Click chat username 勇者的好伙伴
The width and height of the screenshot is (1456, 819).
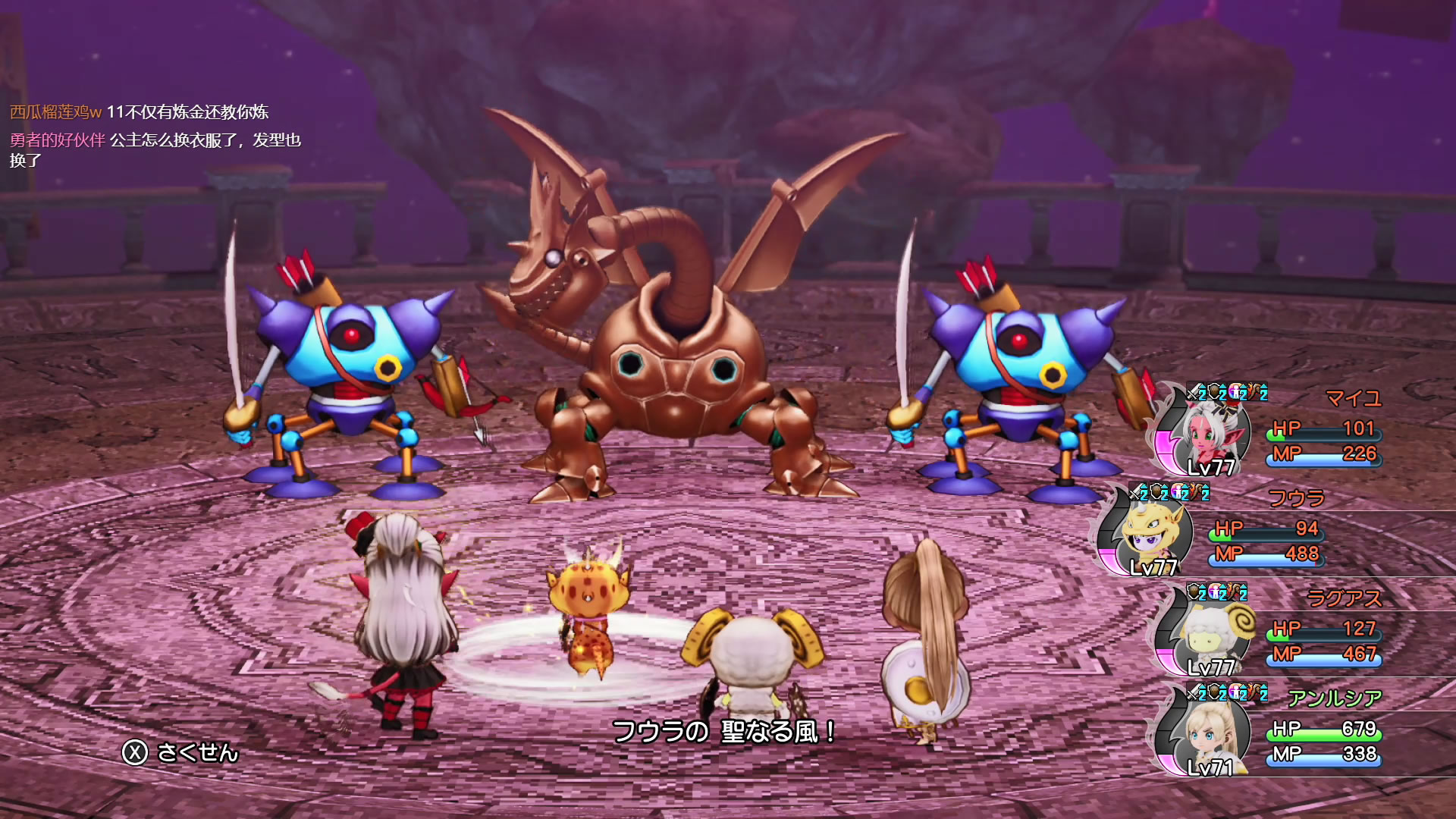[58, 140]
